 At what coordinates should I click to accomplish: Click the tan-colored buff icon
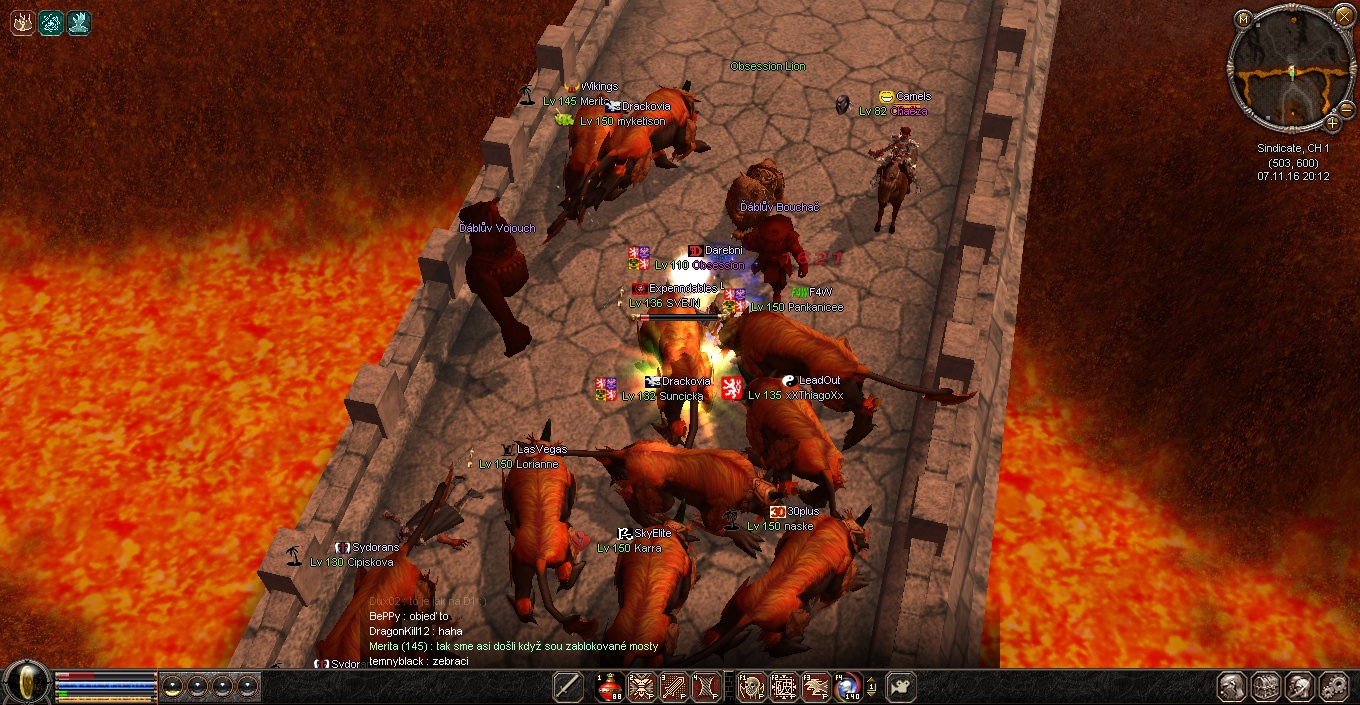[23, 23]
